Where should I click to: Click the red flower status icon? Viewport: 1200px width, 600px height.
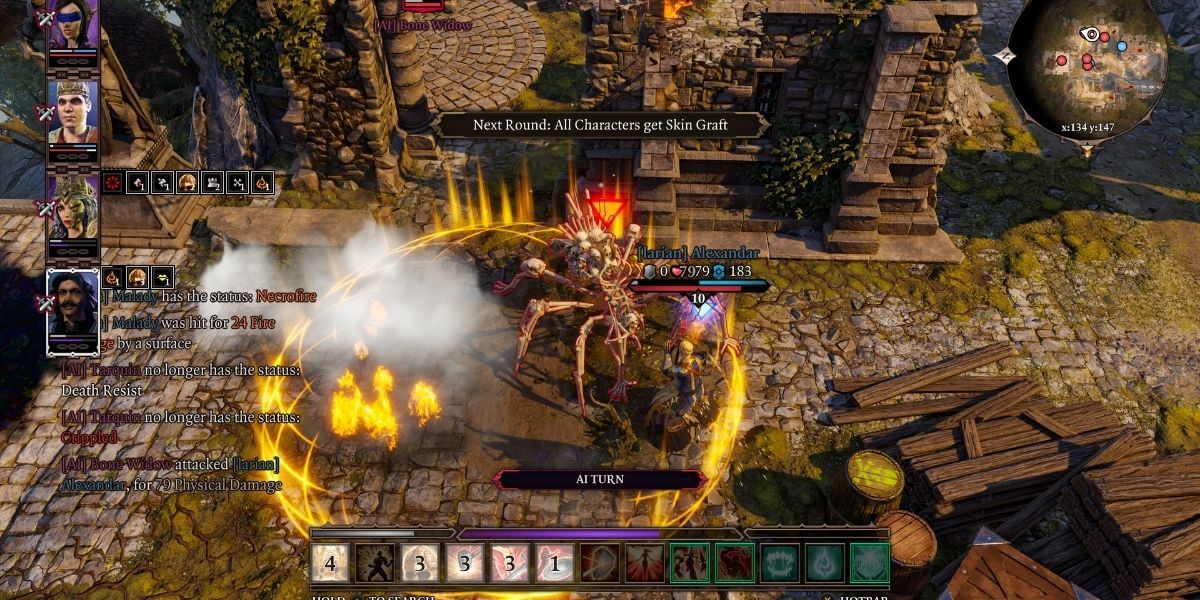(x=114, y=182)
